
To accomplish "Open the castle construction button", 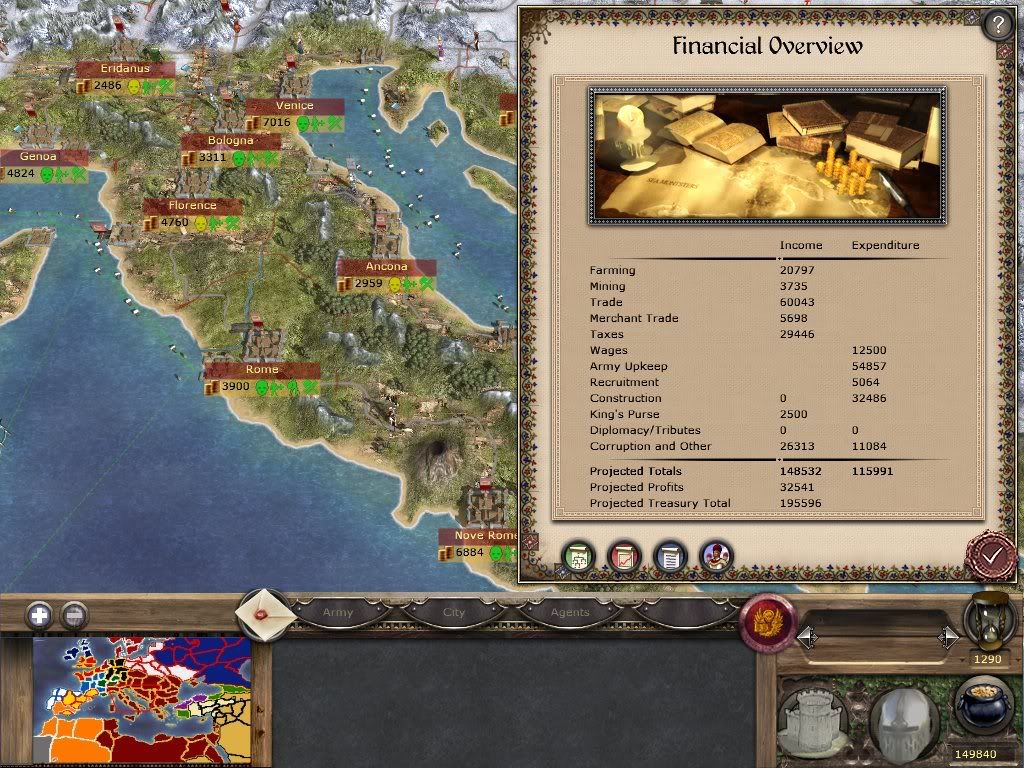I will point(814,719).
